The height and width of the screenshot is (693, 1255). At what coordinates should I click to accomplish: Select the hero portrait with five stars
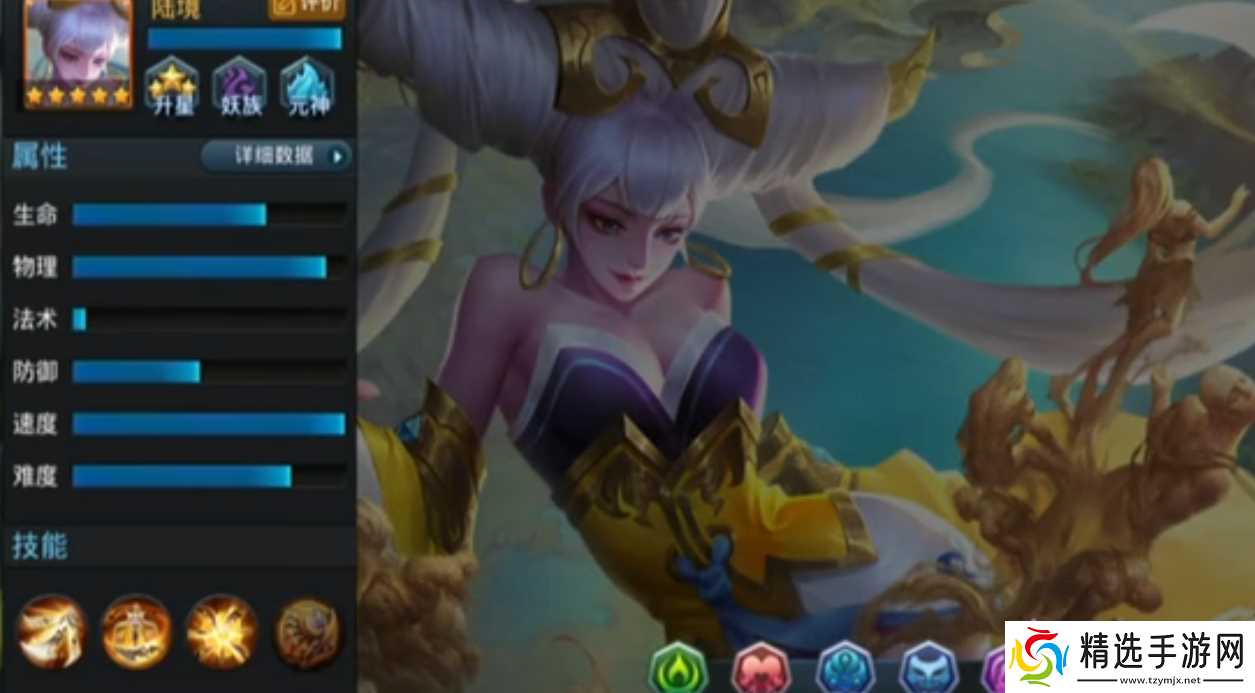(78, 50)
